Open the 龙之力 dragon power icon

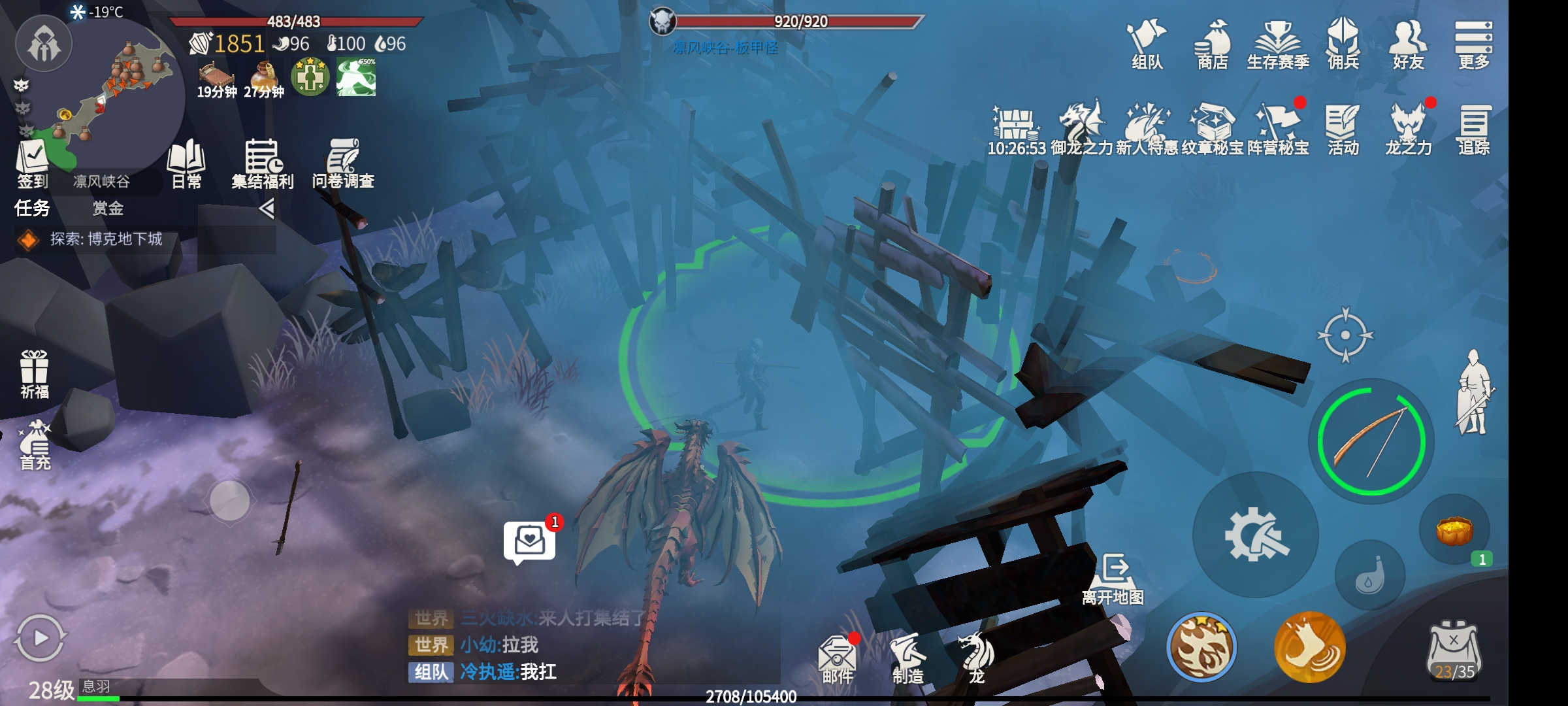click(x=1409, y=129)
